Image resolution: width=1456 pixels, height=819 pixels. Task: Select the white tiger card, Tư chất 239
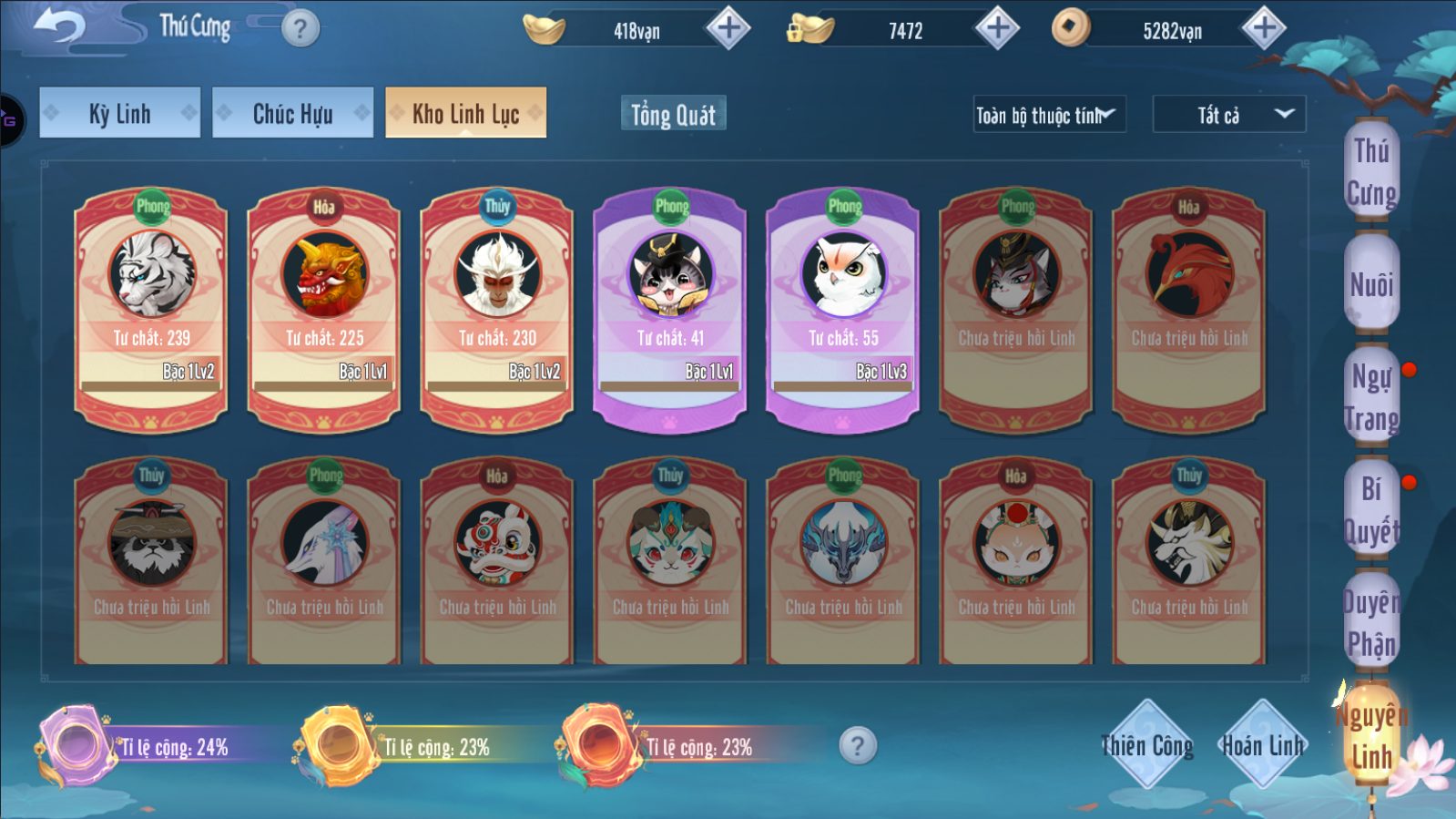151,308
